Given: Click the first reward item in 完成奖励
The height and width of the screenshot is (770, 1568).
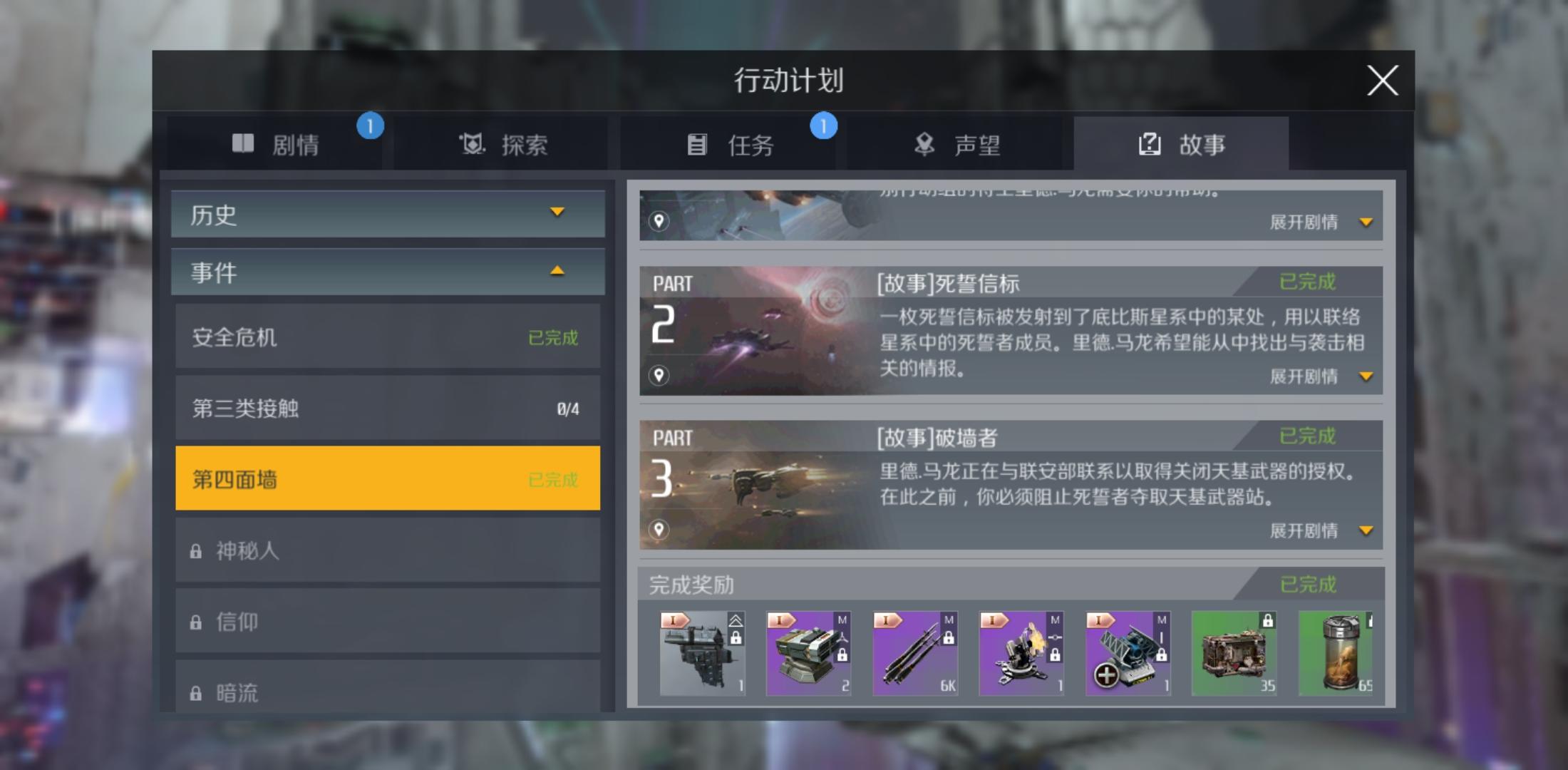Looking at the screenshot, I should 702,652.
